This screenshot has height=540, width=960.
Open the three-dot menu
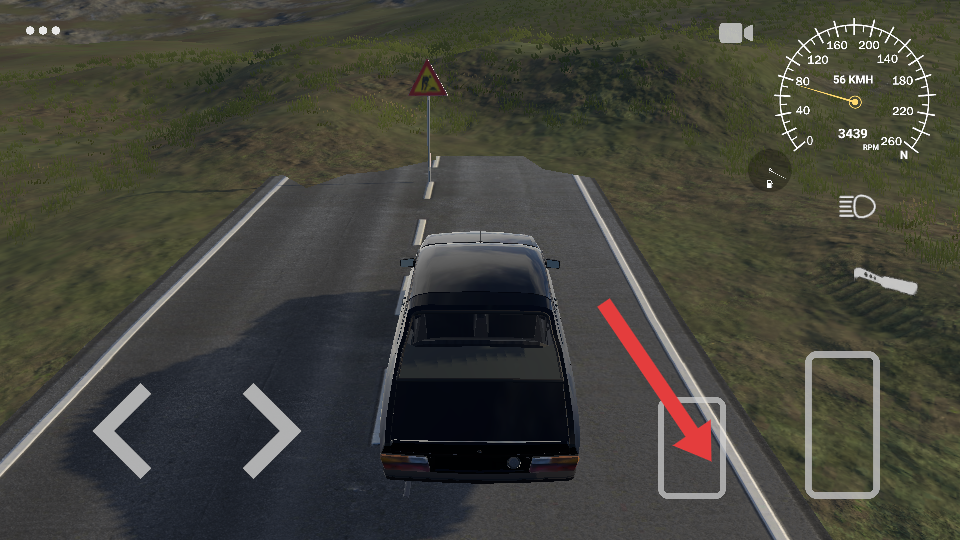point(43,31)
